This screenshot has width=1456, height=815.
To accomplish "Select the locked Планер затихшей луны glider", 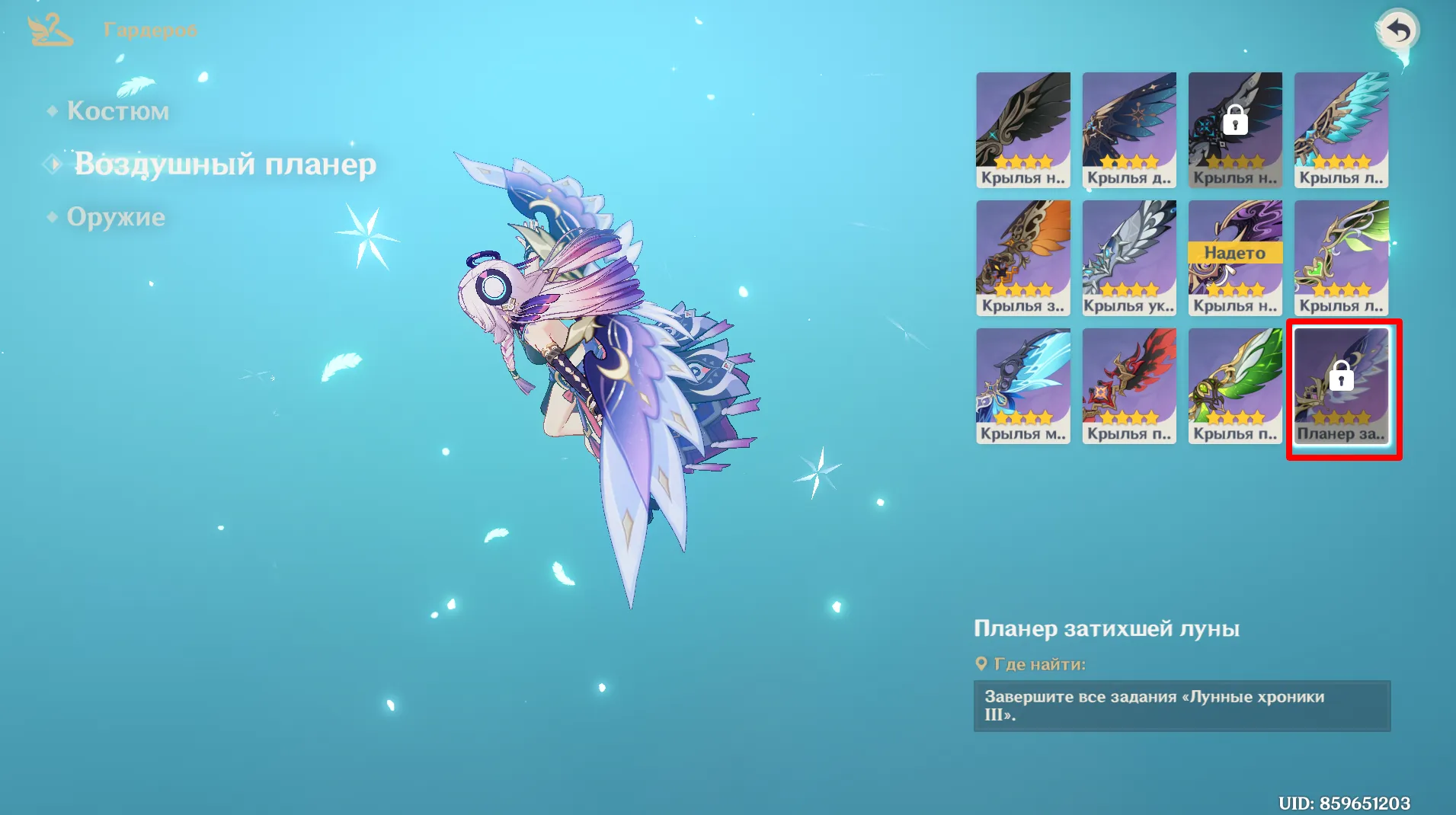I will tap(1341, 385).
